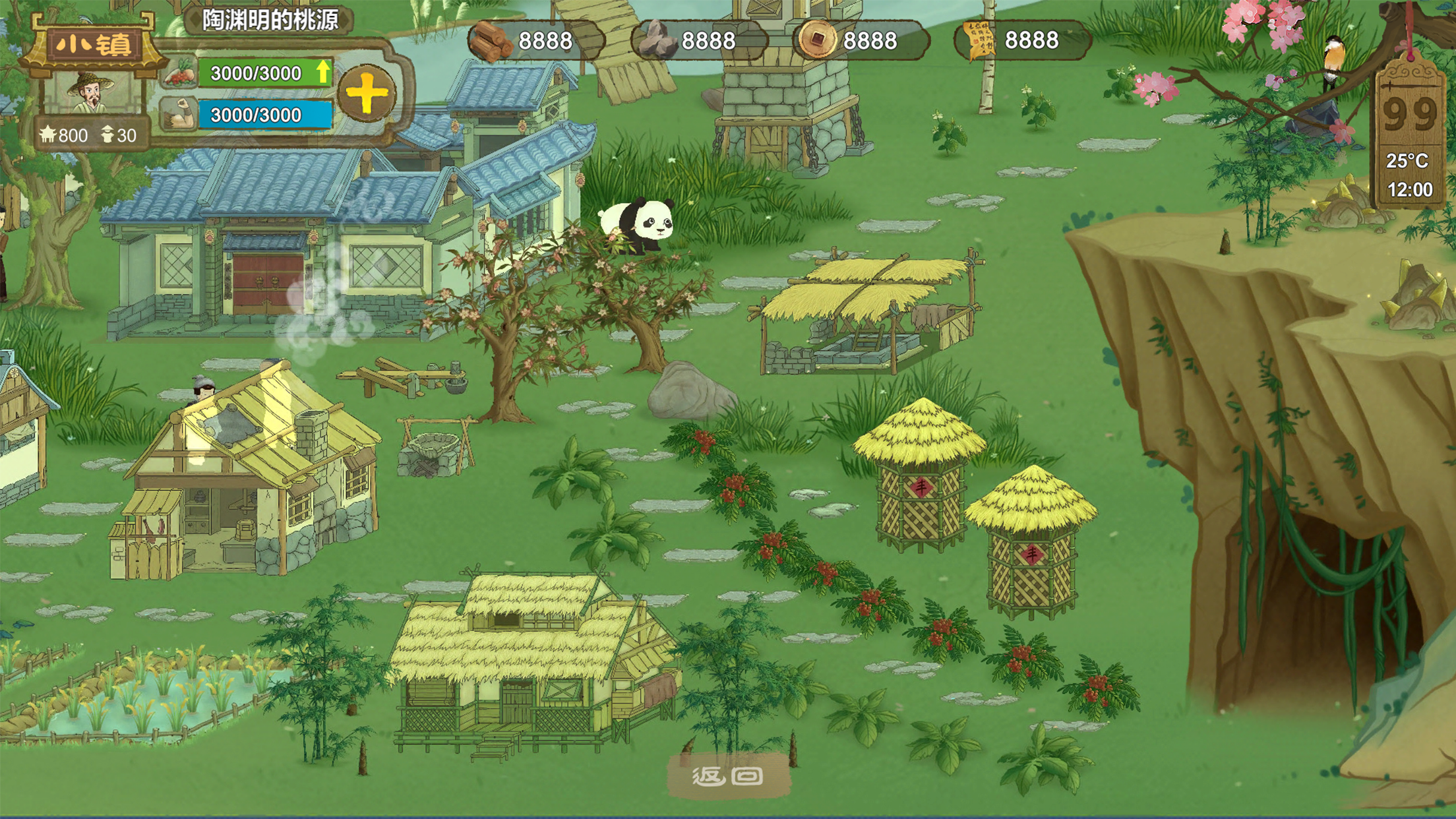Open the 小镇 town sign
Viewport: 1456px width, 819px height.
point(92,45)
